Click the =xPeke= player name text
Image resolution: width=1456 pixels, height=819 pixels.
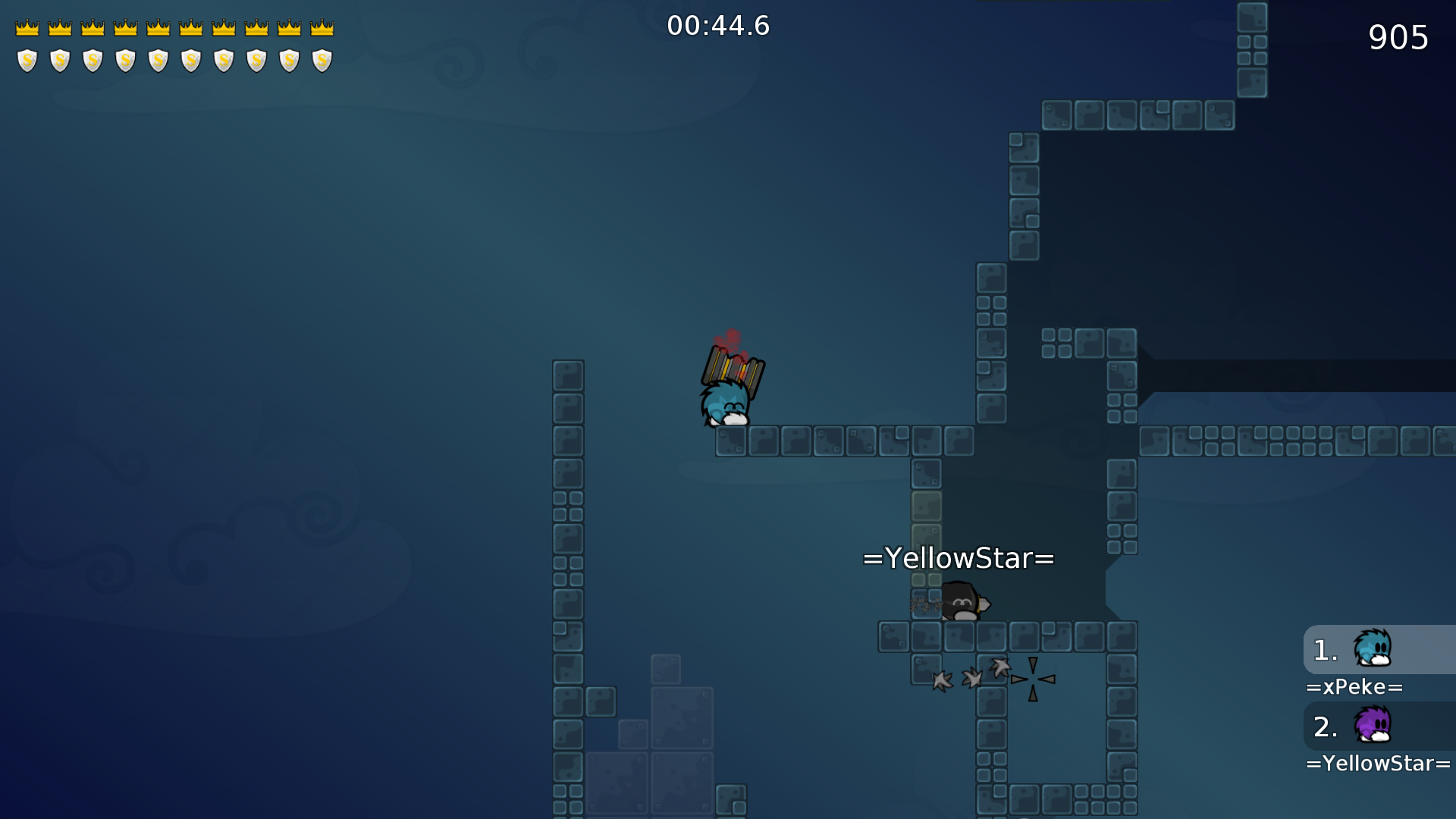coord(1356,687)
